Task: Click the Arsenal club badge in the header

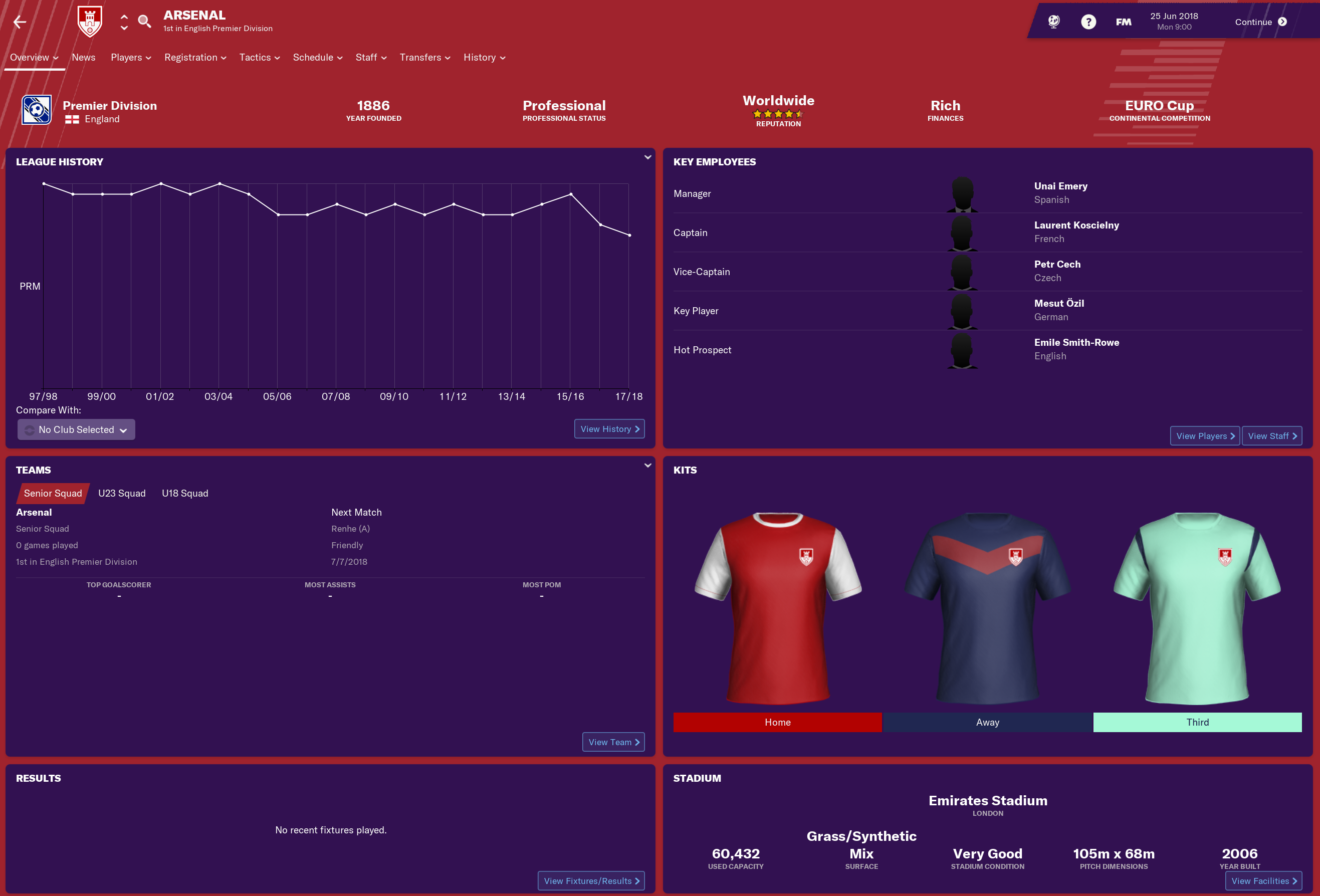Action: (90, 21)
